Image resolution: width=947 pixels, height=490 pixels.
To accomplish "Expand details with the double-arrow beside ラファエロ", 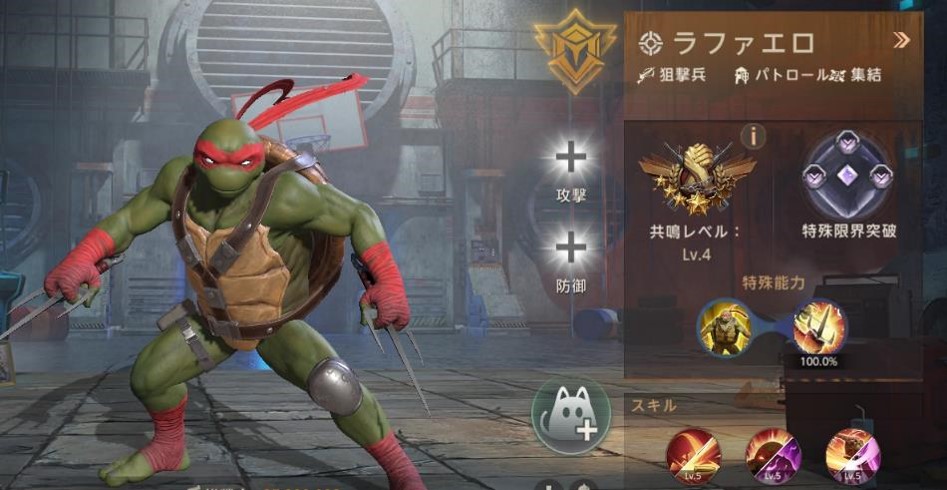I will tap(901, 41).
